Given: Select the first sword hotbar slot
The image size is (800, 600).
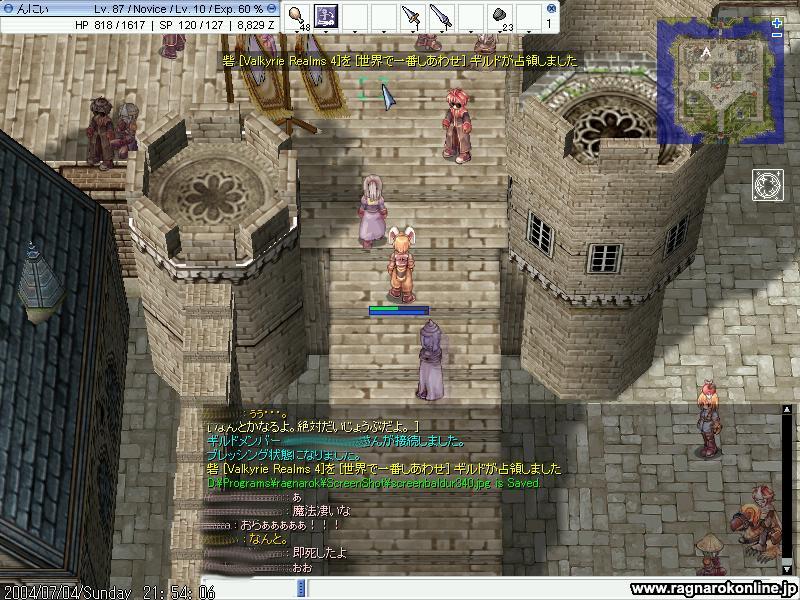Looking at the screenshot, I should click(411, 16).
